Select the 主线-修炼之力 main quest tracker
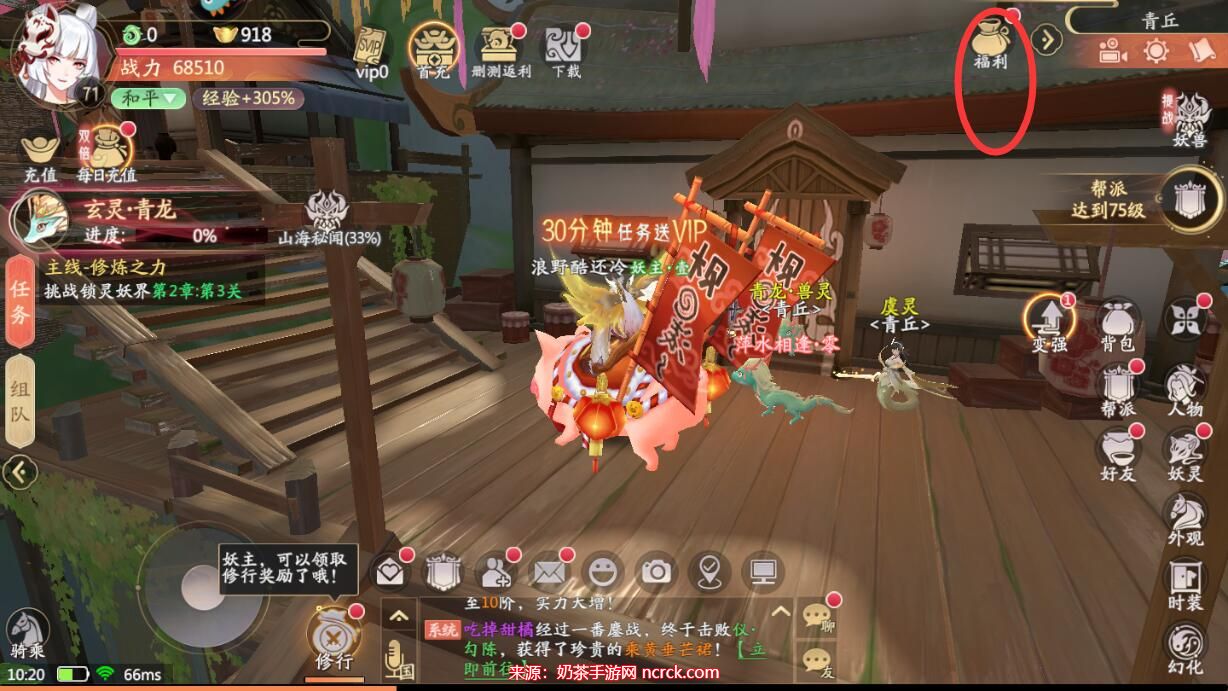This screenshot has height=691, width=1228. (140, 279)
